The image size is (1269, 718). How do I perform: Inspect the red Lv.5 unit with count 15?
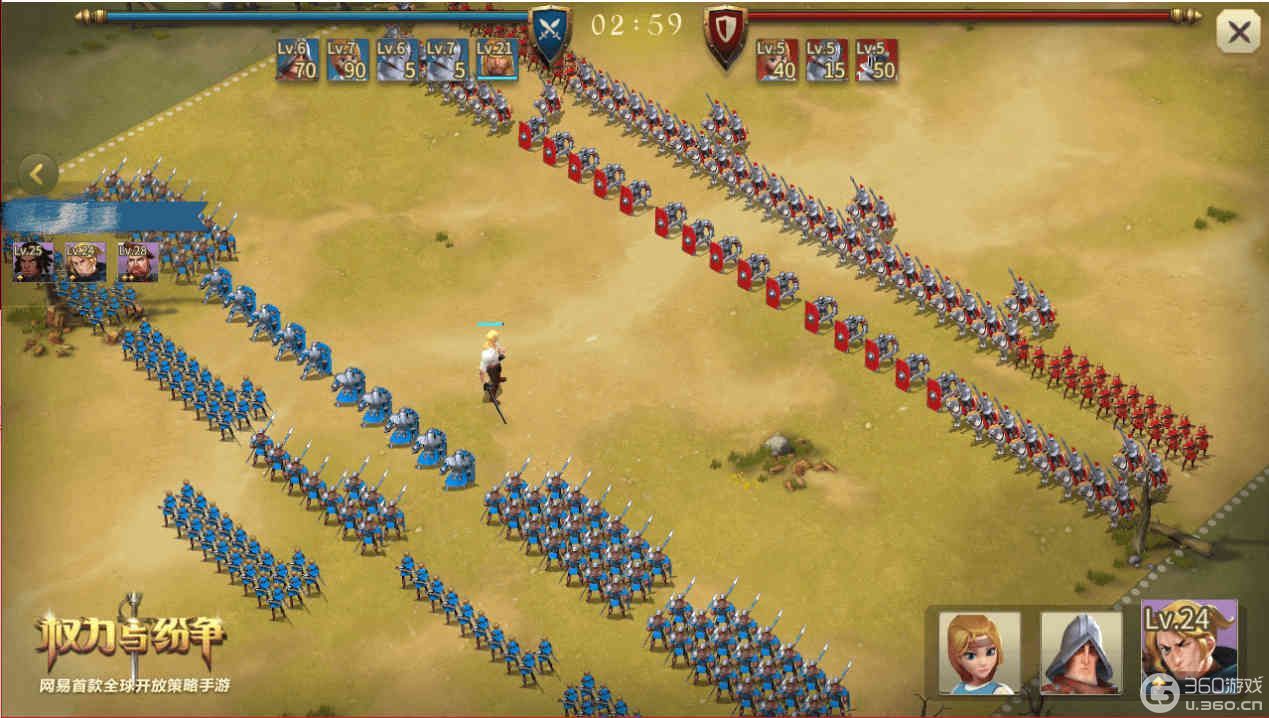[x=826, y=60]
